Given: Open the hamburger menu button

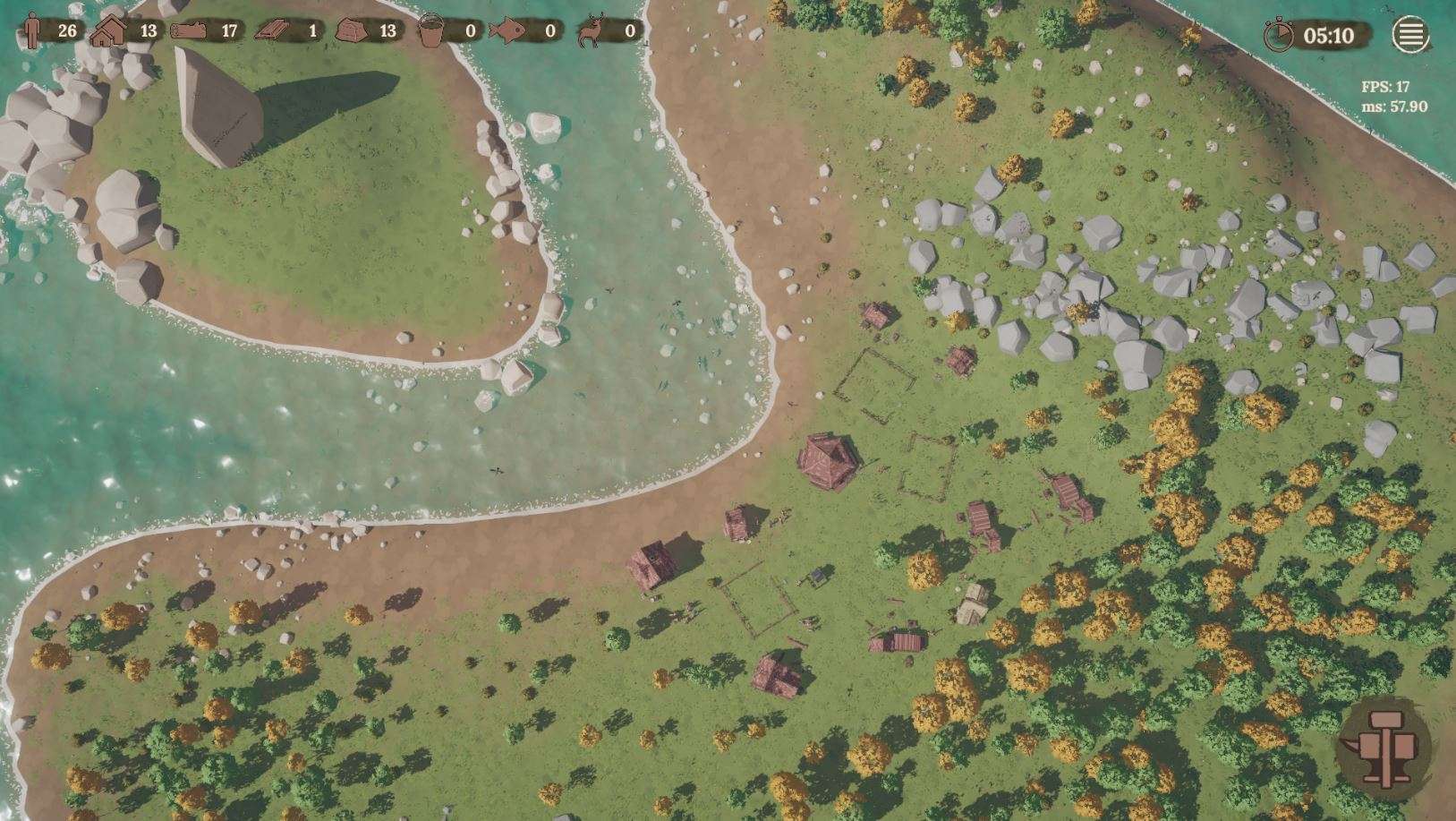Looking at the screenshot, I should click(1409, 35).
